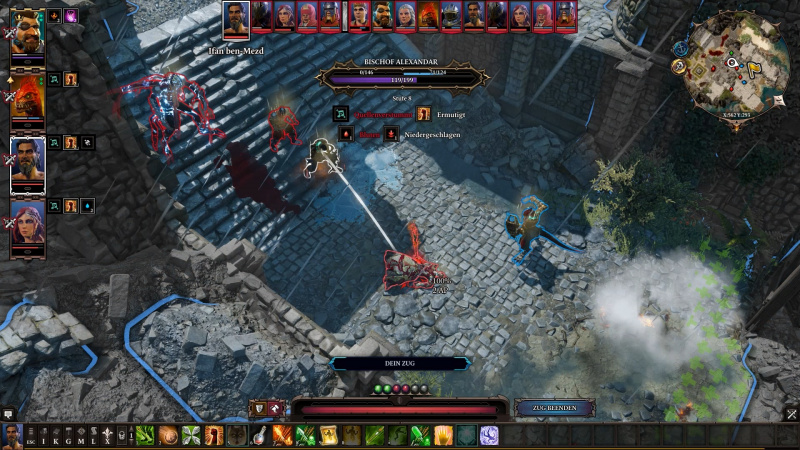Screen dimensions: 800x450
Task: Use the red potion flask hotbar slot
Action: [260, 436]
